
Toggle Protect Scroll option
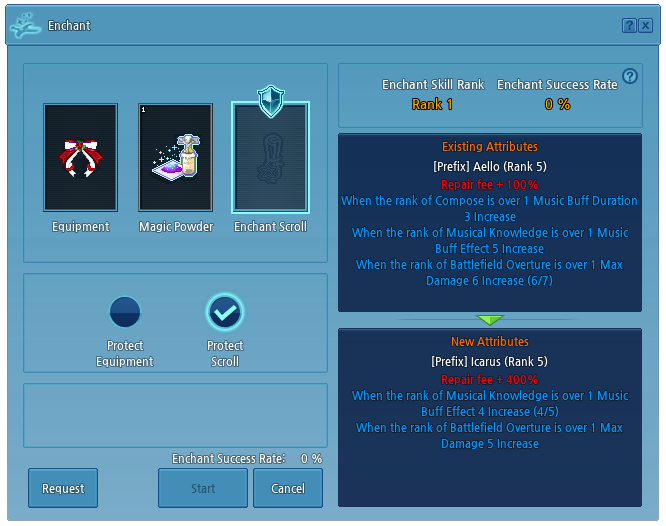click(x=225, y=313)
